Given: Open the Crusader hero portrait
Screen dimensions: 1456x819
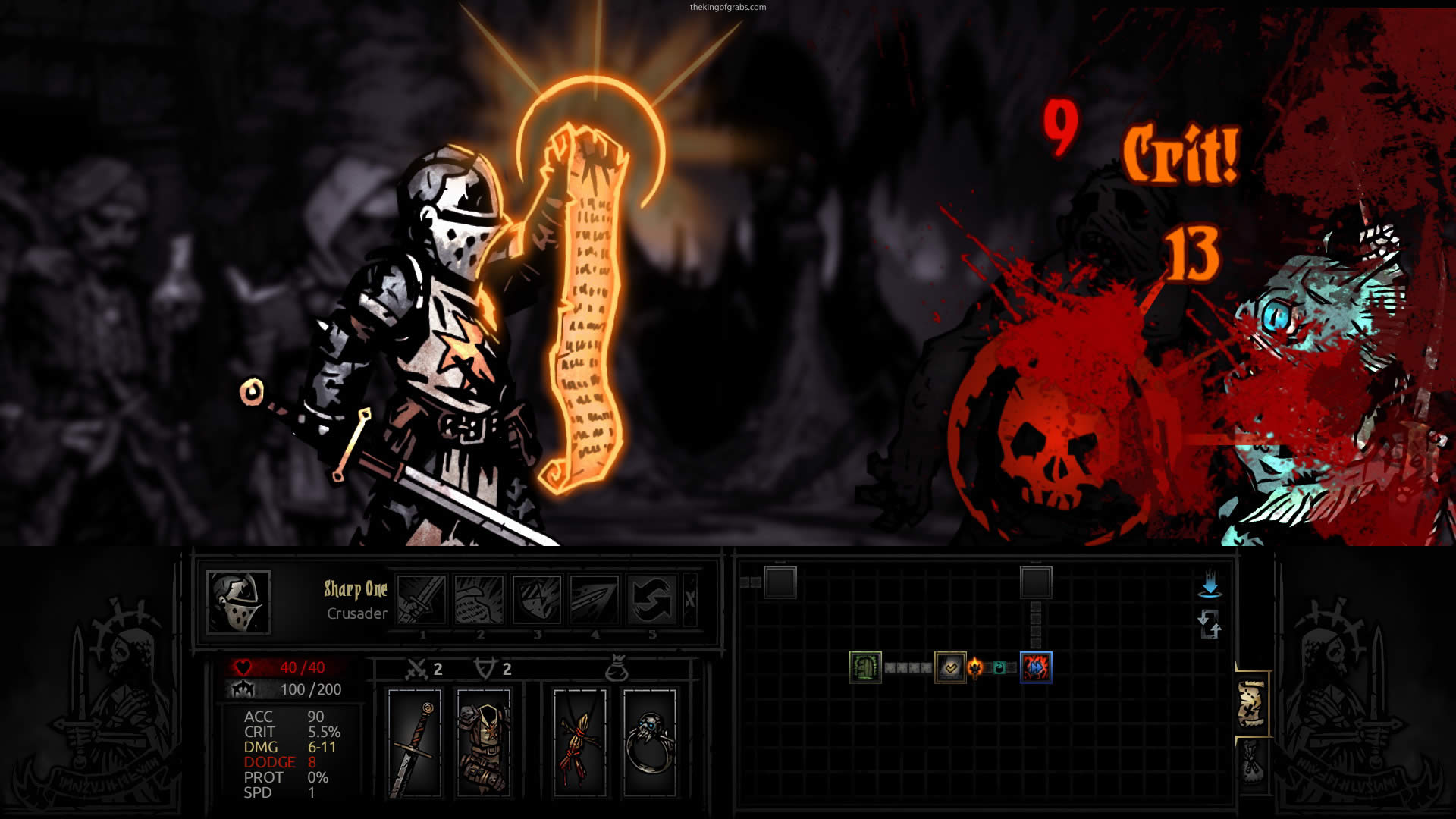Looking at the screenshot, I should click(x=238, y=602).
